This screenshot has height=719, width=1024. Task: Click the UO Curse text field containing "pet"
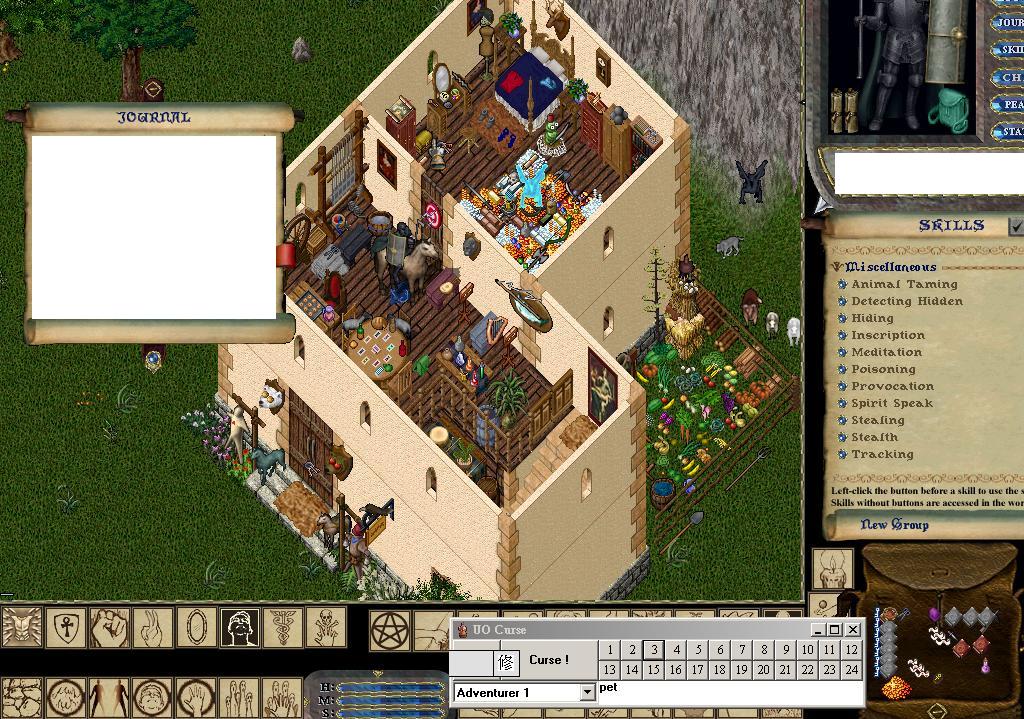pyautogui.click(x=728, y=691)
